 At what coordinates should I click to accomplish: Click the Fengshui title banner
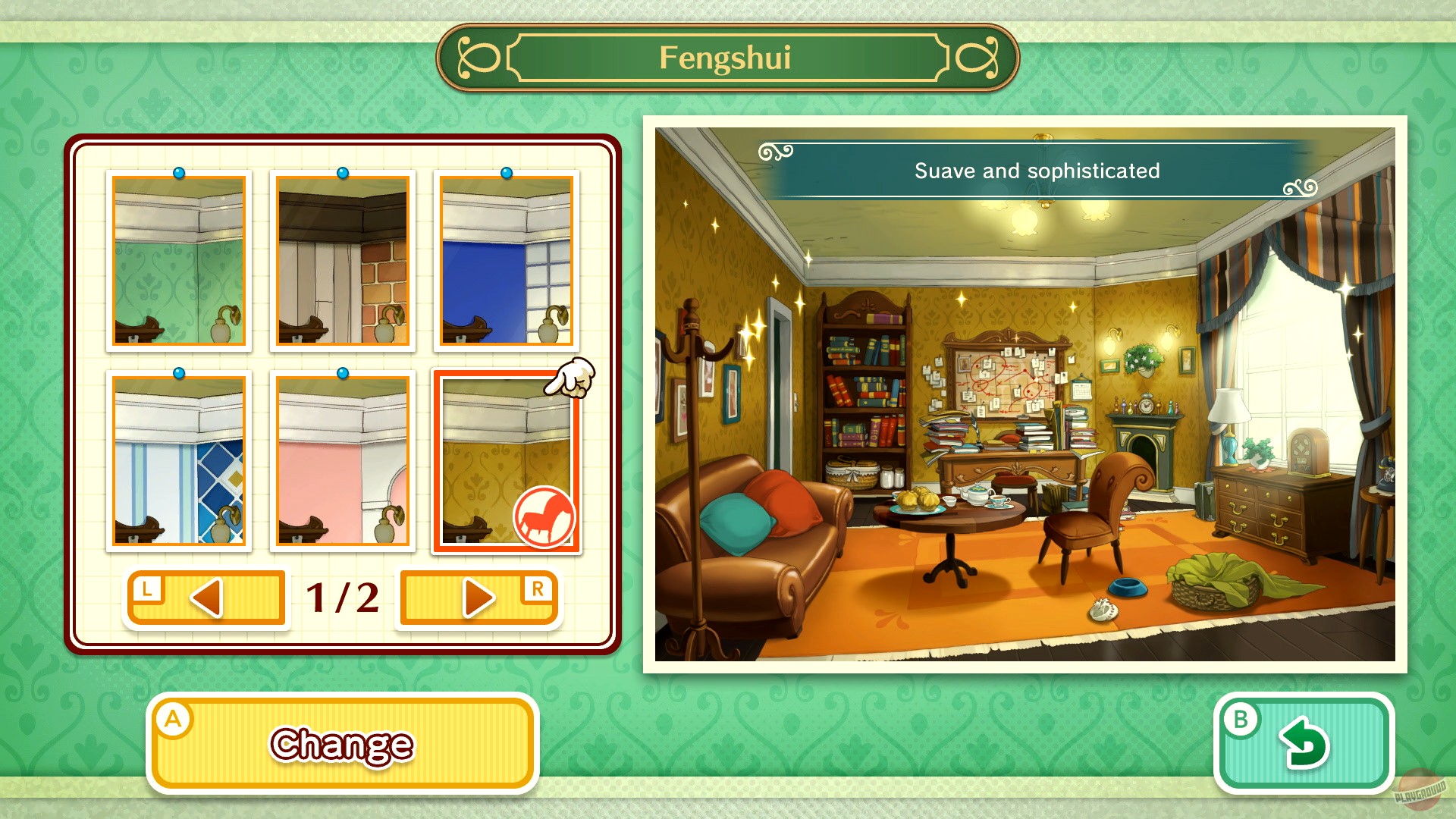coord(730,58)
